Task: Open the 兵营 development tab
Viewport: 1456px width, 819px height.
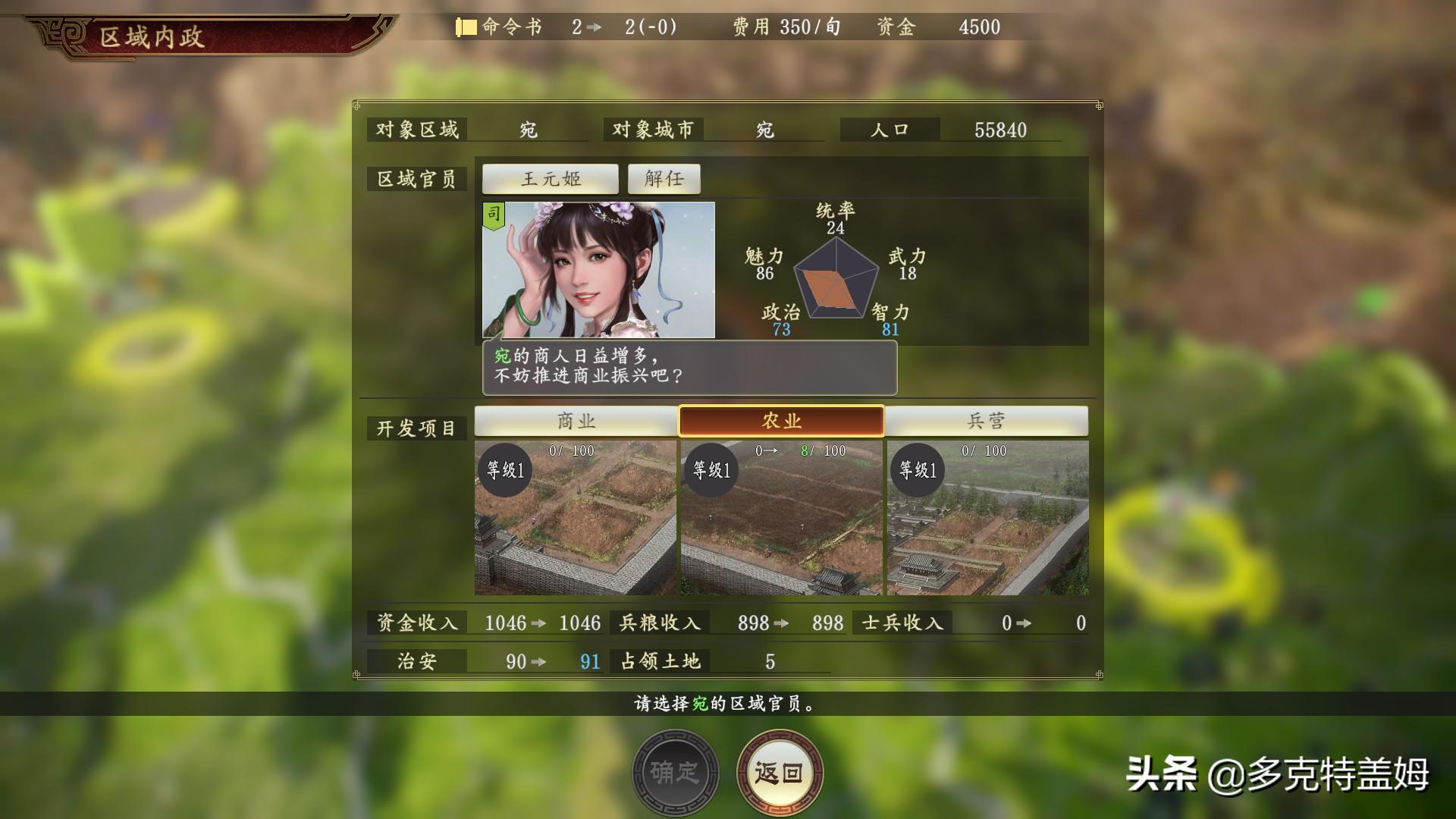Action: [986, 421]
